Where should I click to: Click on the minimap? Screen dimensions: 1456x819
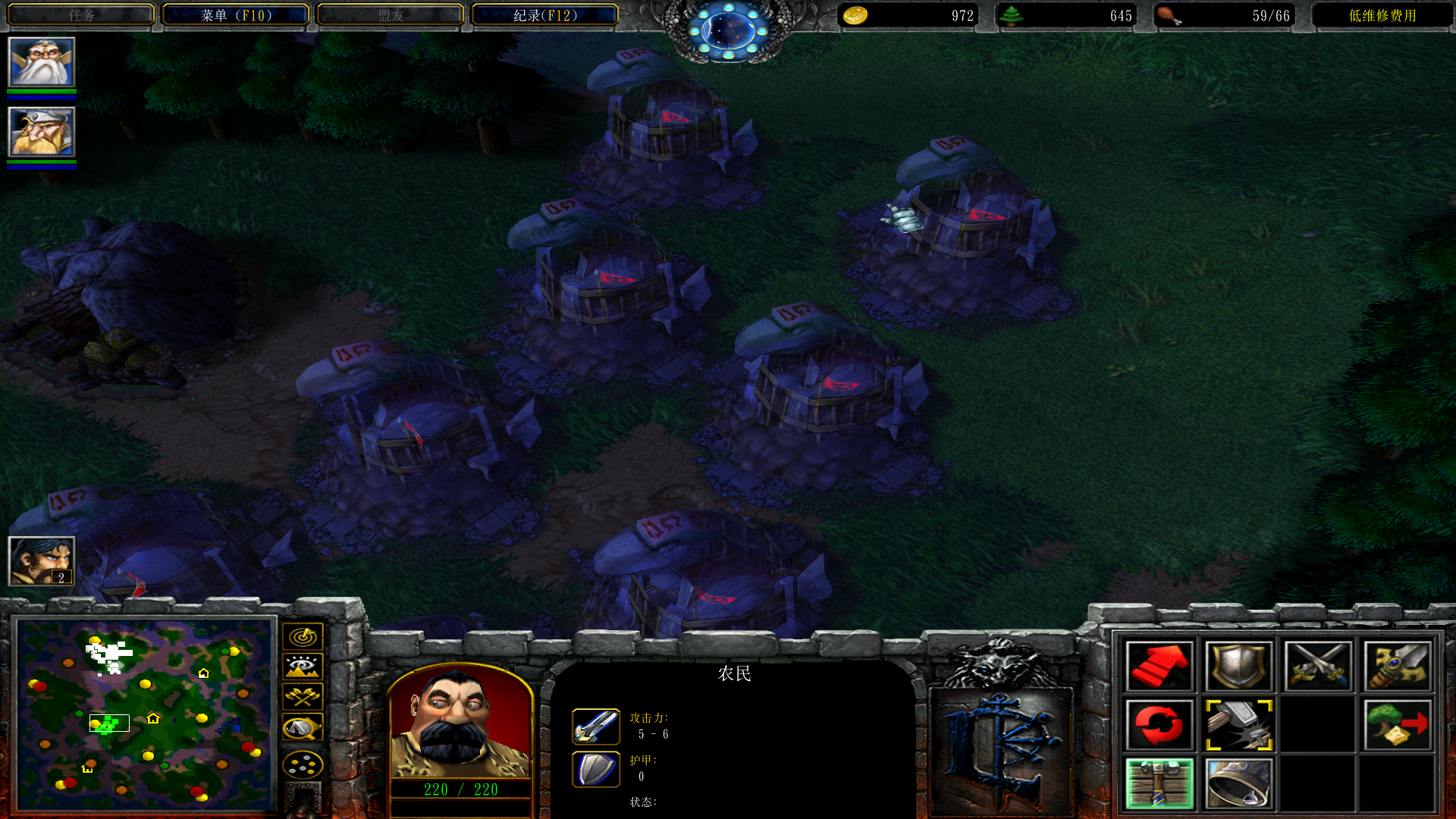click(x=146, y=714)
